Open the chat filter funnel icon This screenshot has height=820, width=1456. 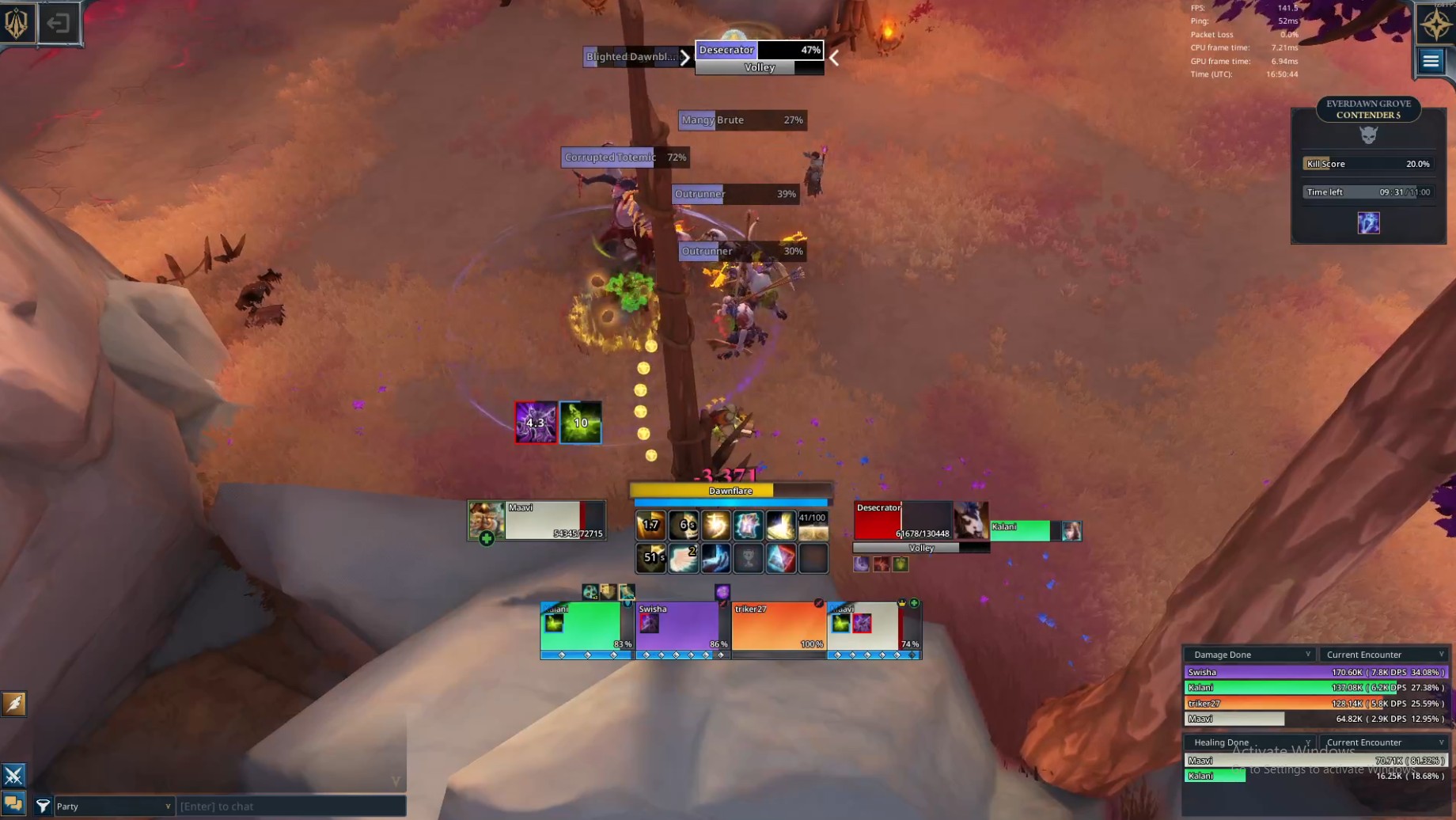(44, 805)
